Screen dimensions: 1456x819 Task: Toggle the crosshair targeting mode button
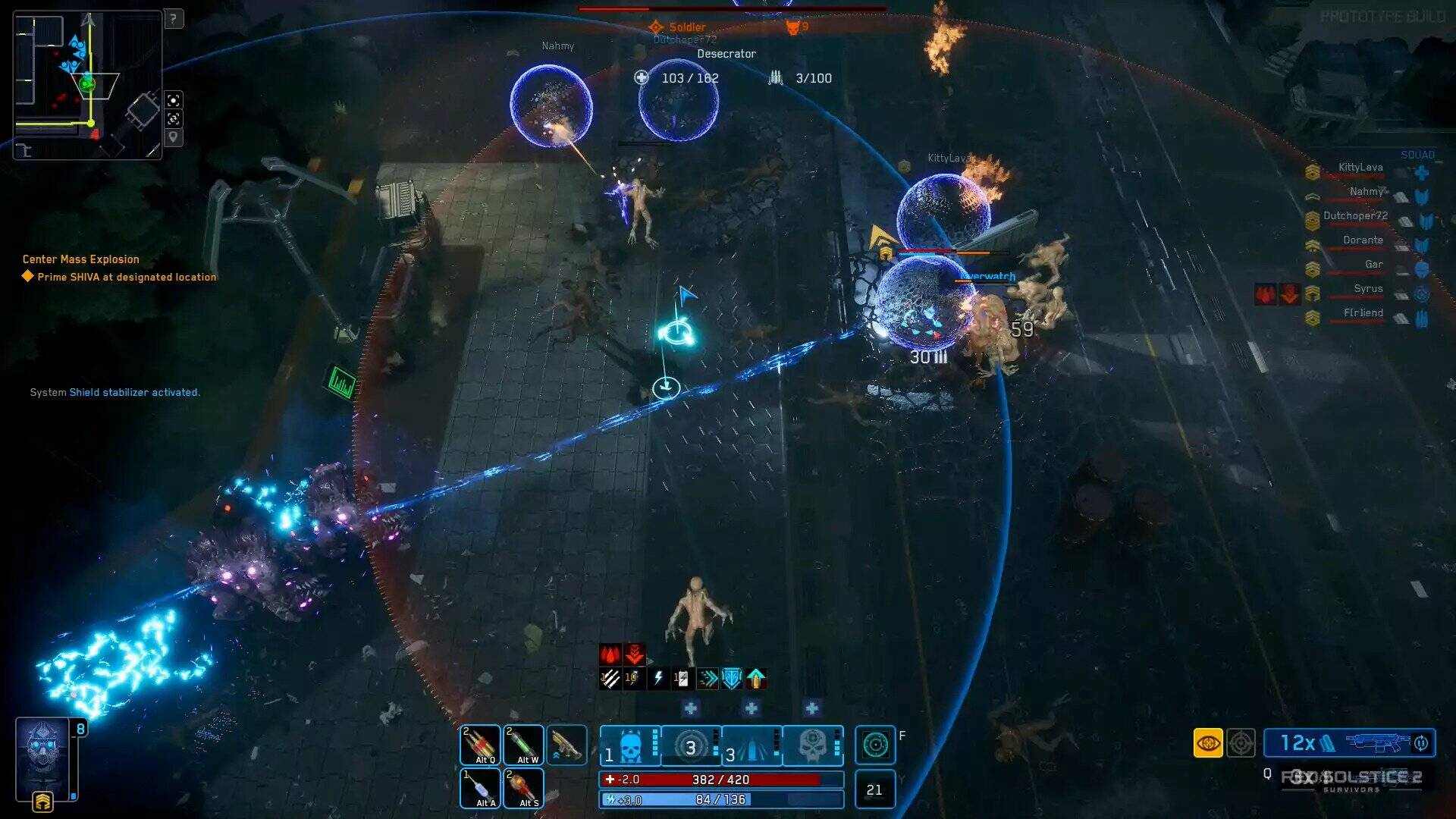coord(1241,743)
